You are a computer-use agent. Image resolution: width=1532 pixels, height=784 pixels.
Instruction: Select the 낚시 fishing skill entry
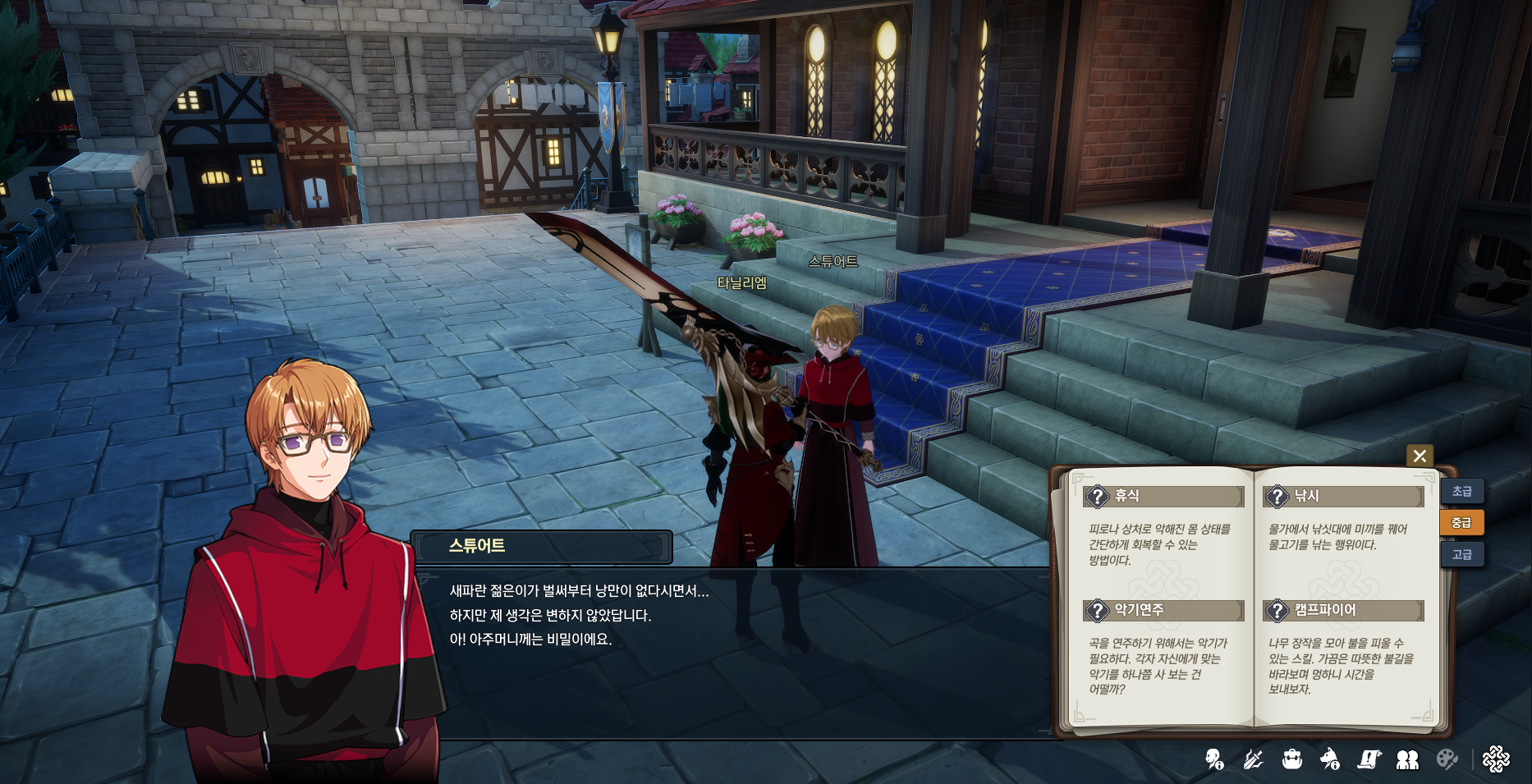click(1342, 497)
